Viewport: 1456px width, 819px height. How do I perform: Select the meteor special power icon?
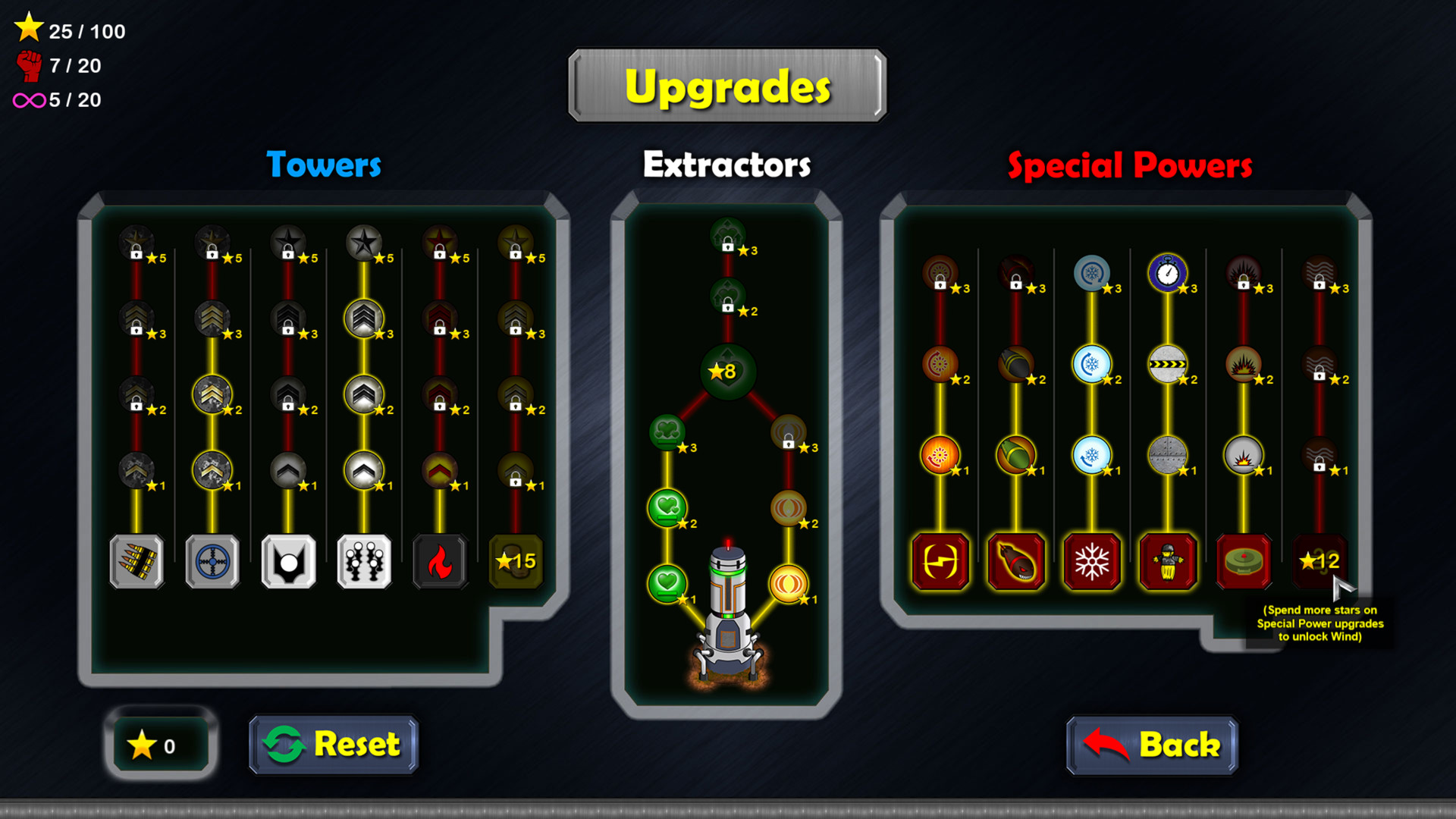1017,562
